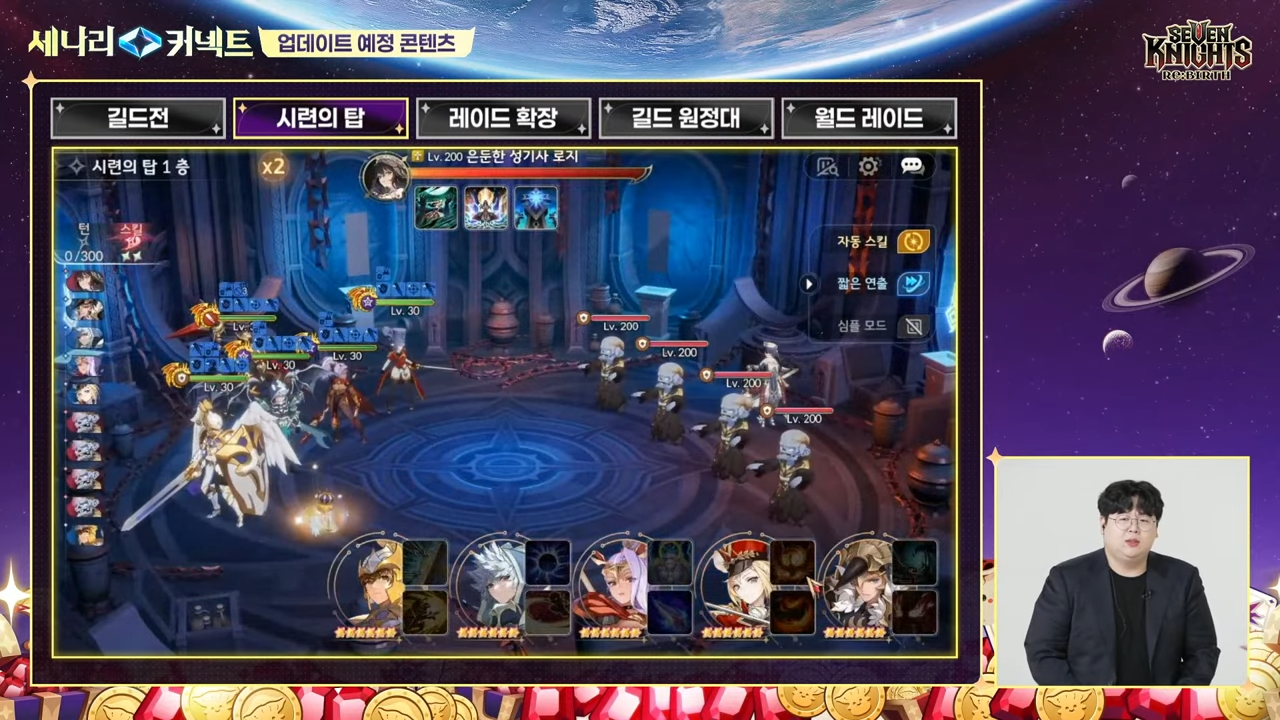The height and width of the screenshot is (720, 1280).
Task: Click the boss Rosie portrait
Action: [x=385, y=178]
